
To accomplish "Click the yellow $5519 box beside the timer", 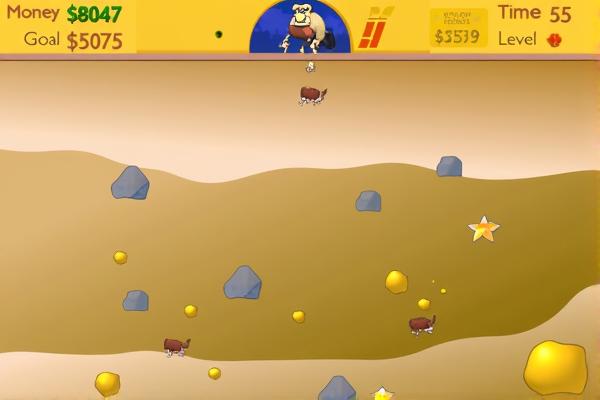I will coord(458,28).
